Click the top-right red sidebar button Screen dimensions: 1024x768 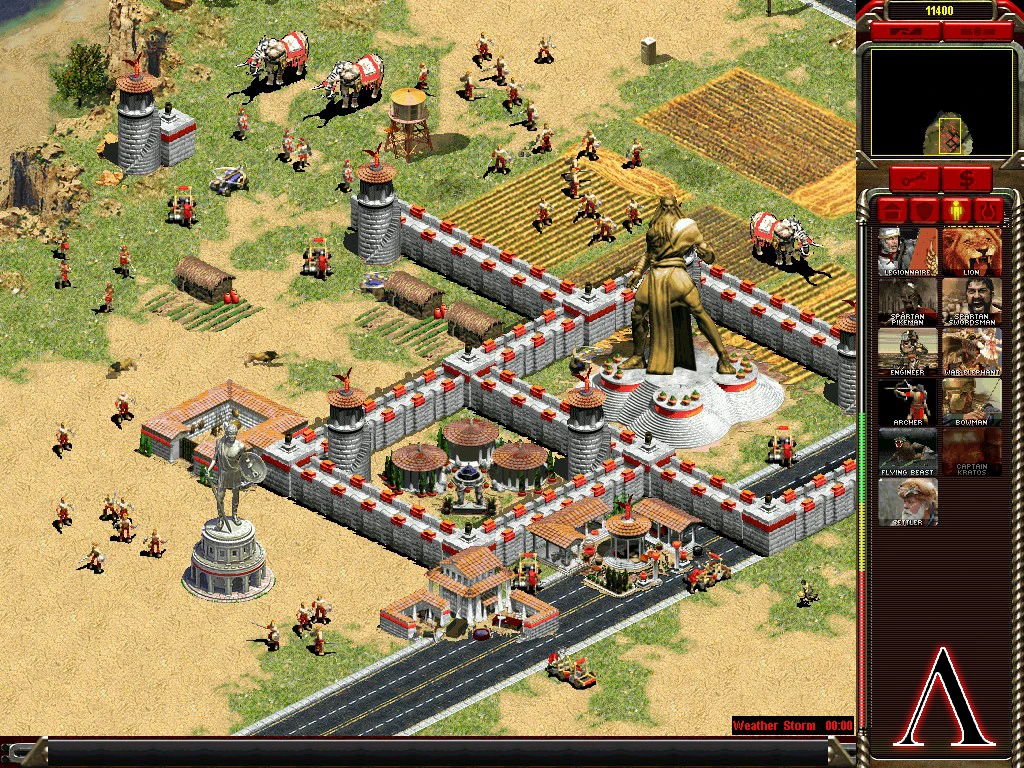[975, 32]
